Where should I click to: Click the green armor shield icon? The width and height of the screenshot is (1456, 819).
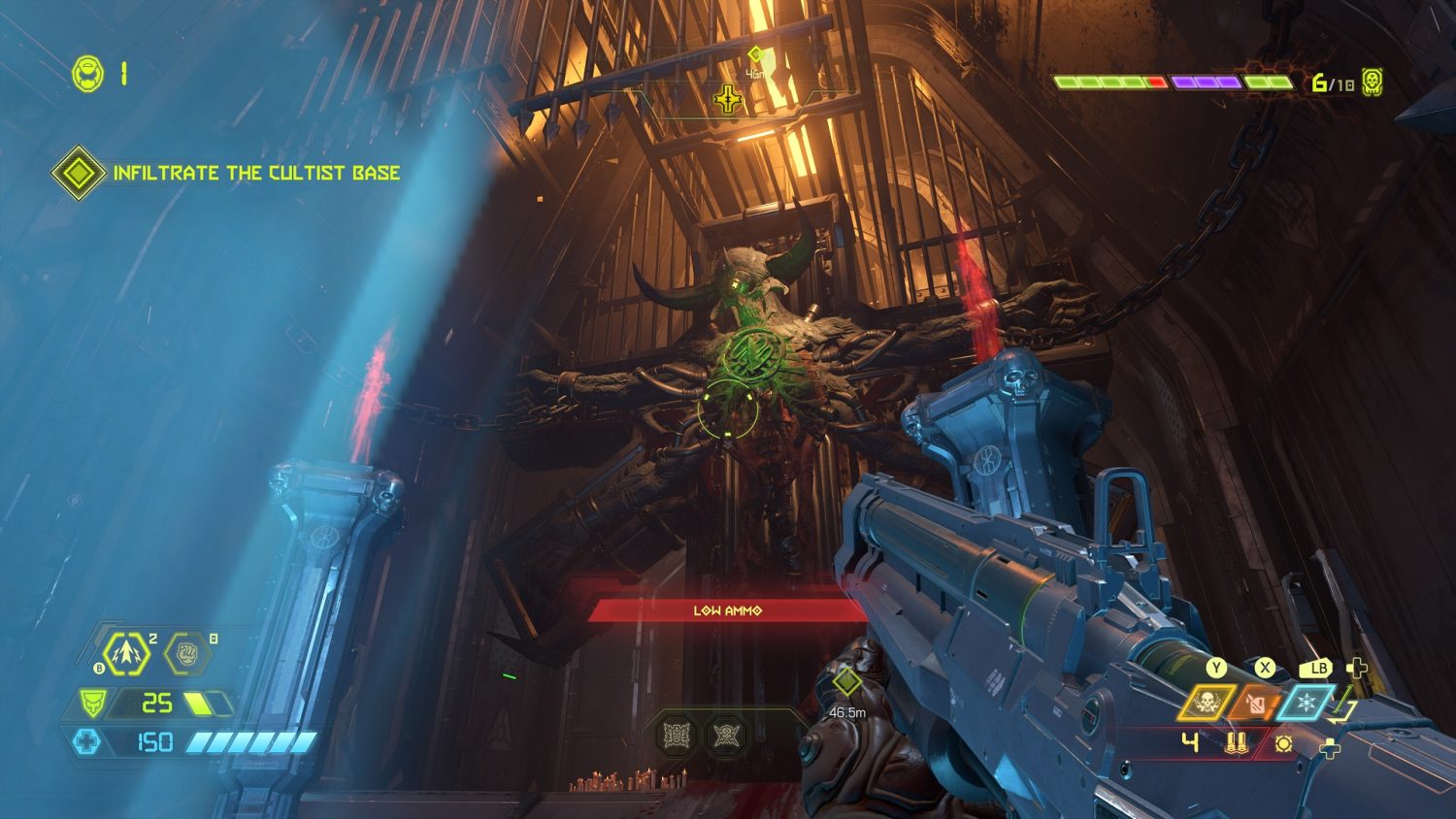click(93, 703)
